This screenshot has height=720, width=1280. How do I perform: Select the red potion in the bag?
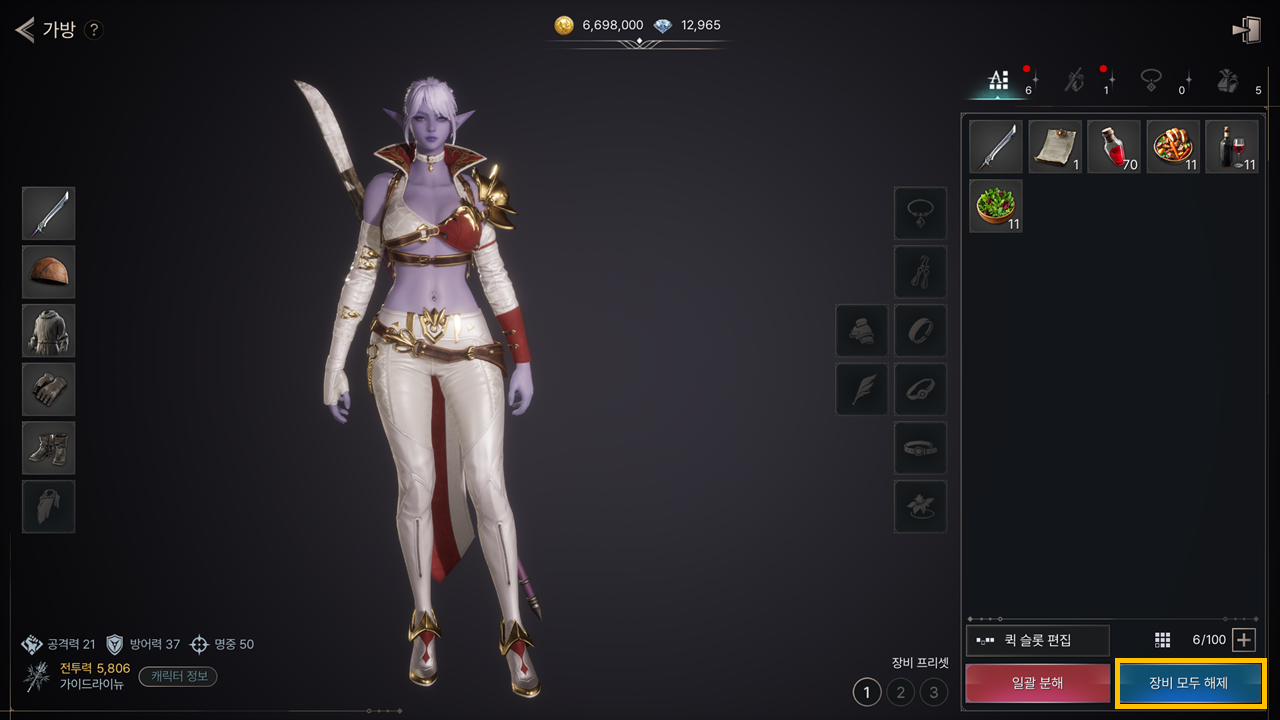pyautogui.click(x=1114, y=147)
